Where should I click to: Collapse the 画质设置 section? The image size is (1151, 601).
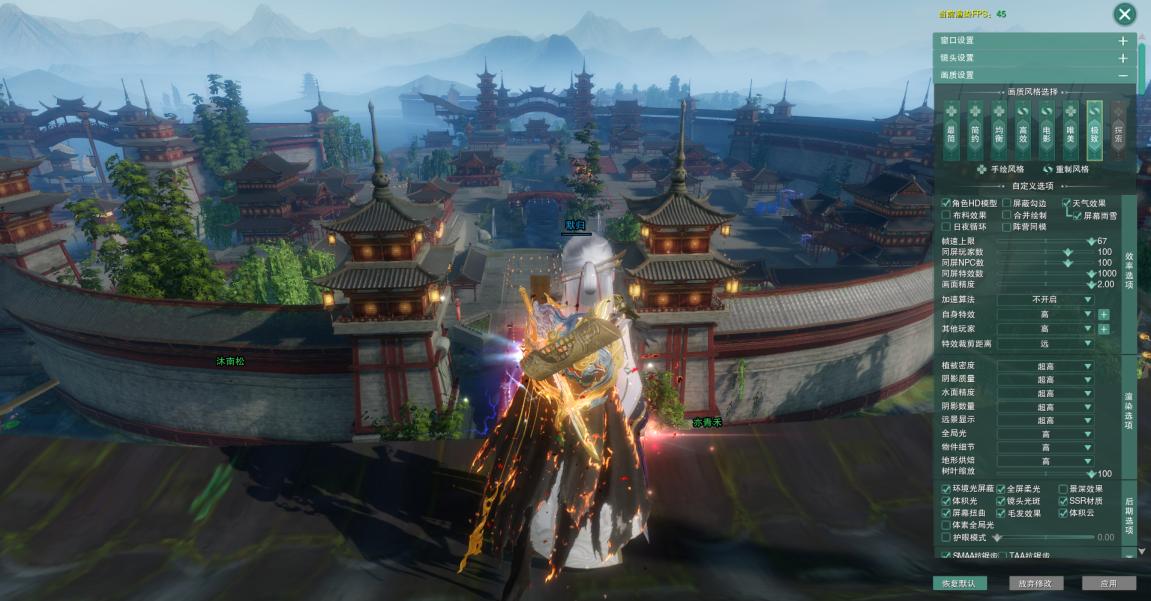[x=1123, y=75]
